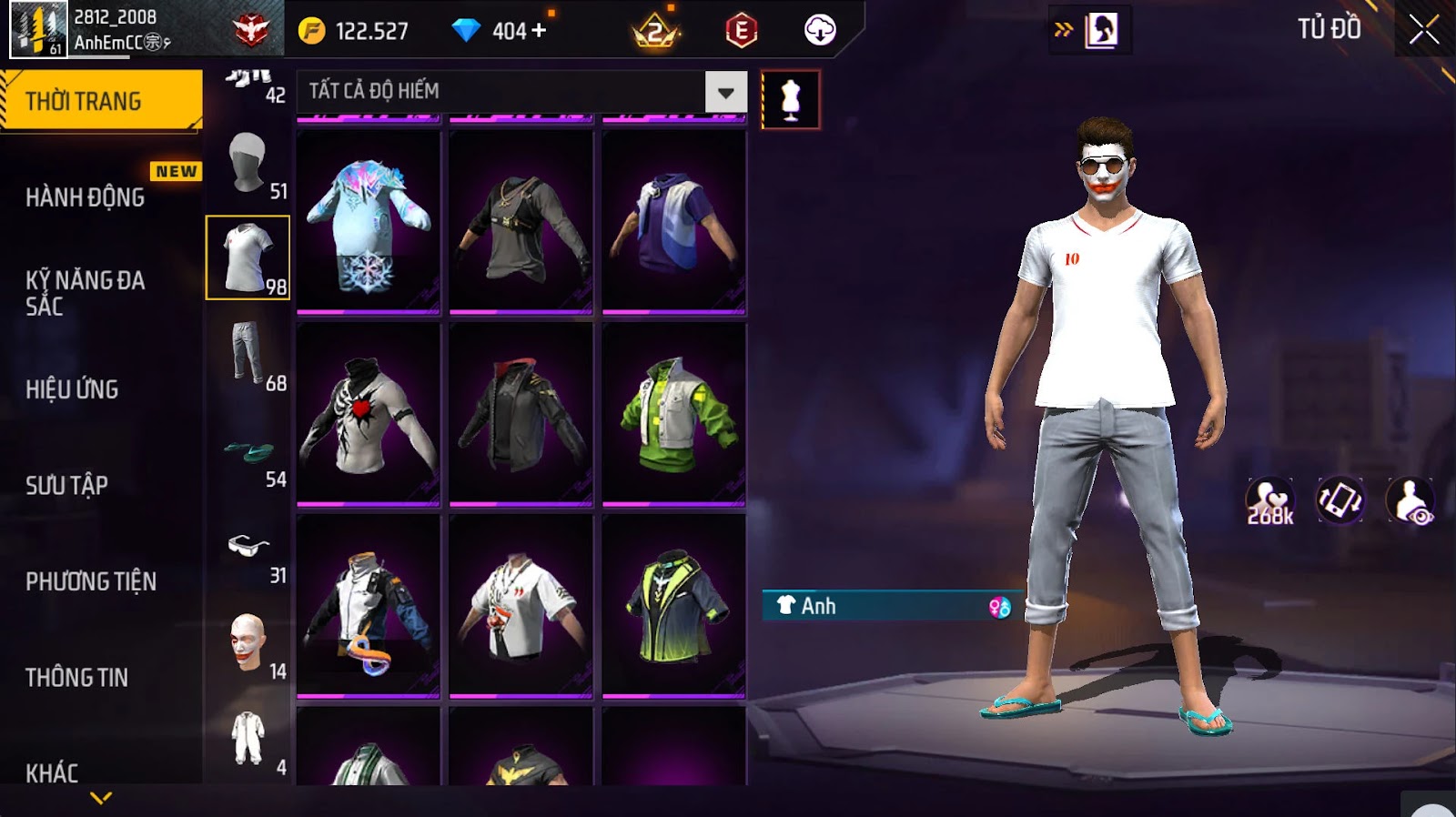Screen dimensions: 1456x817
Task: Close the wardrobe with the X button
Action: 1424,31
